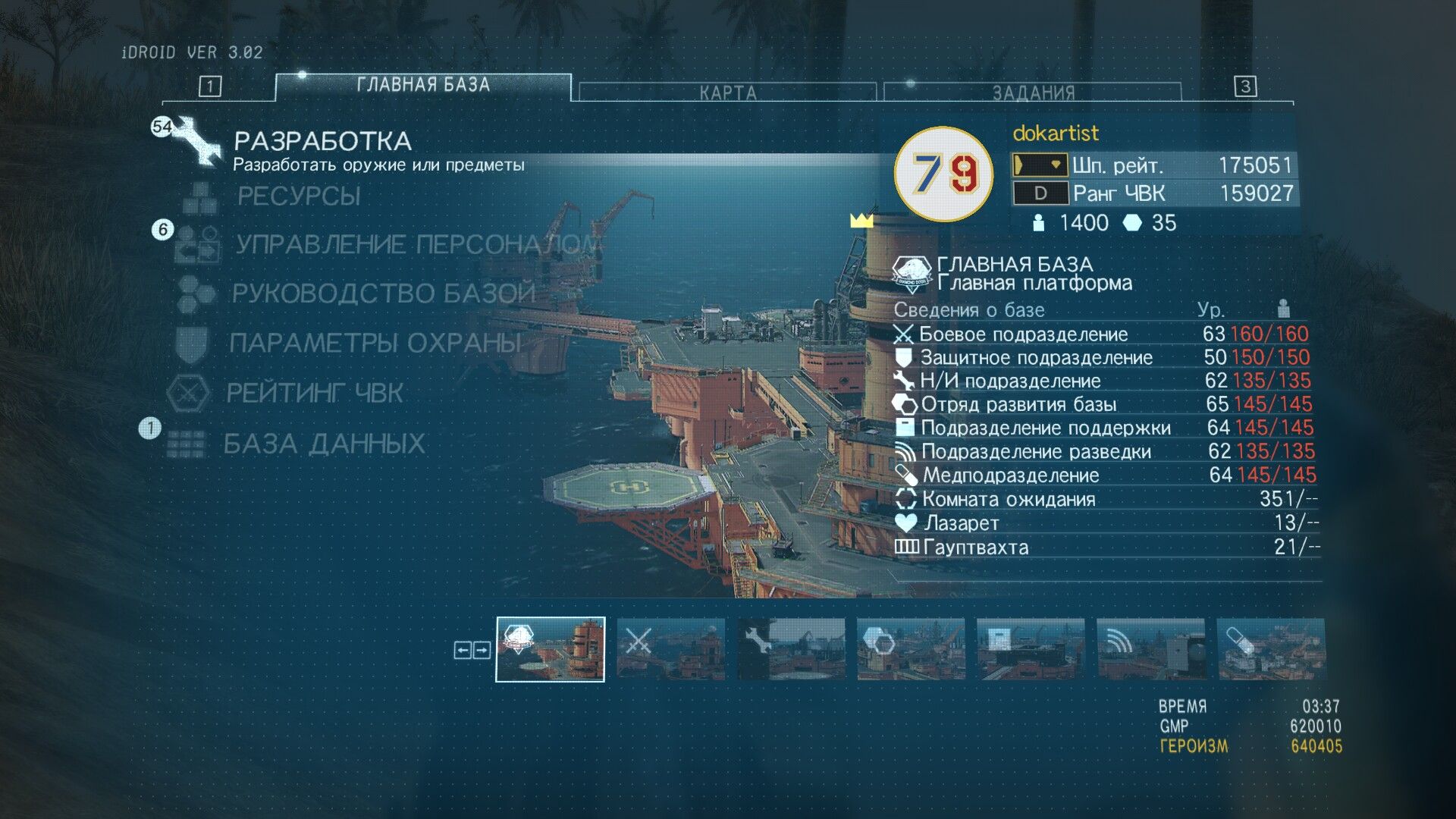Open the База данных database
1456x819 pixels.
tap(324, 444)
